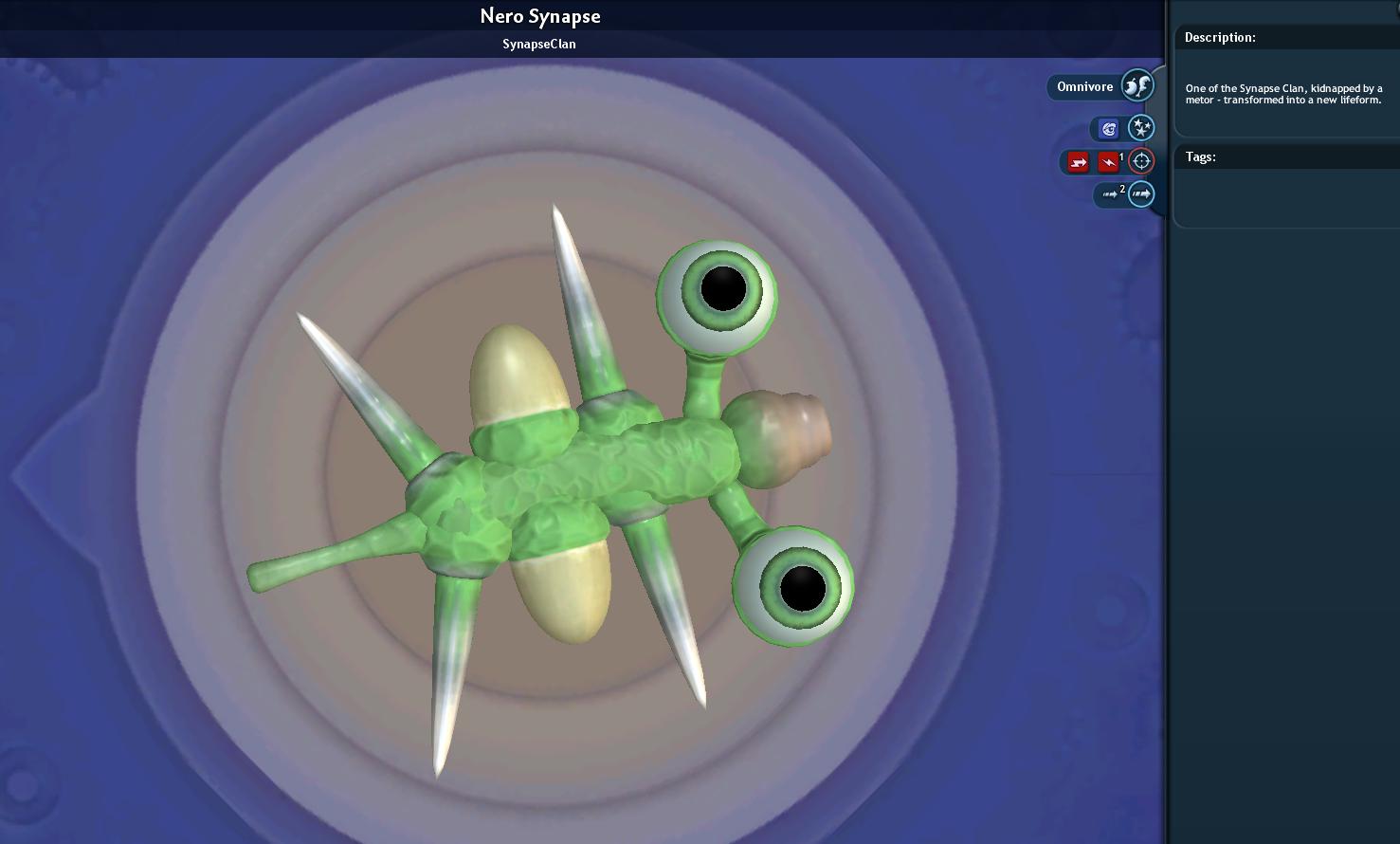Edit the Nero Synapse name field
This screenshot has width=1400, height=844.
coord(539,16)
